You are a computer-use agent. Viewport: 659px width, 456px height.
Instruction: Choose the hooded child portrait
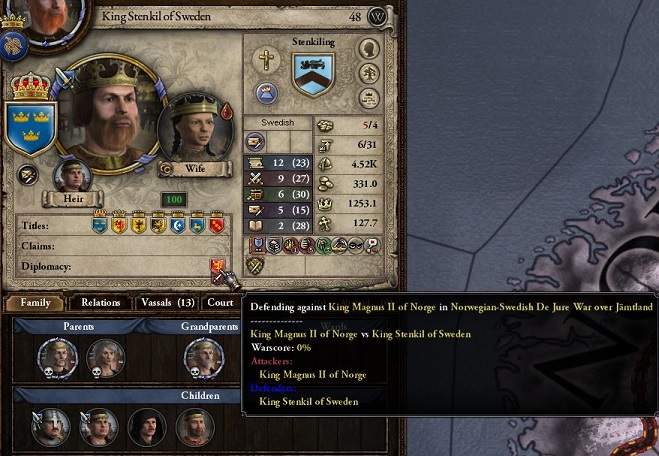[147, 427]
